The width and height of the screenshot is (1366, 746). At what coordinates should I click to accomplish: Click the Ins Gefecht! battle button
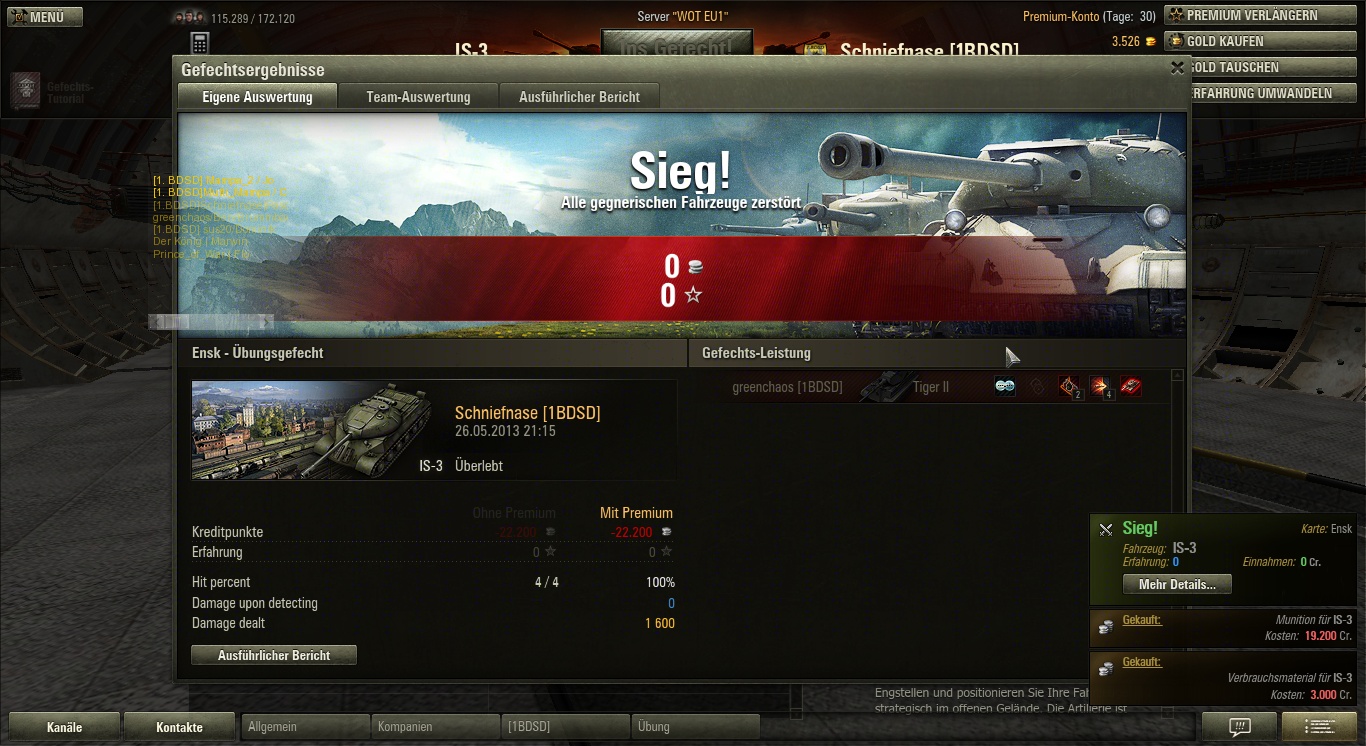[675, 47]
